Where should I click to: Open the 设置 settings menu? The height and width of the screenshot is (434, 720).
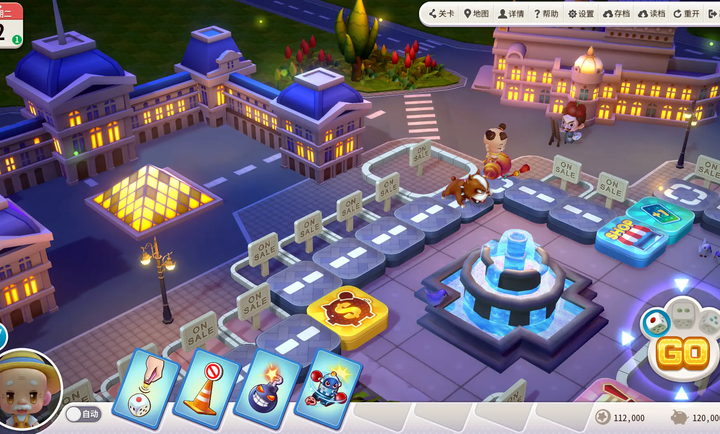point(581,14)
